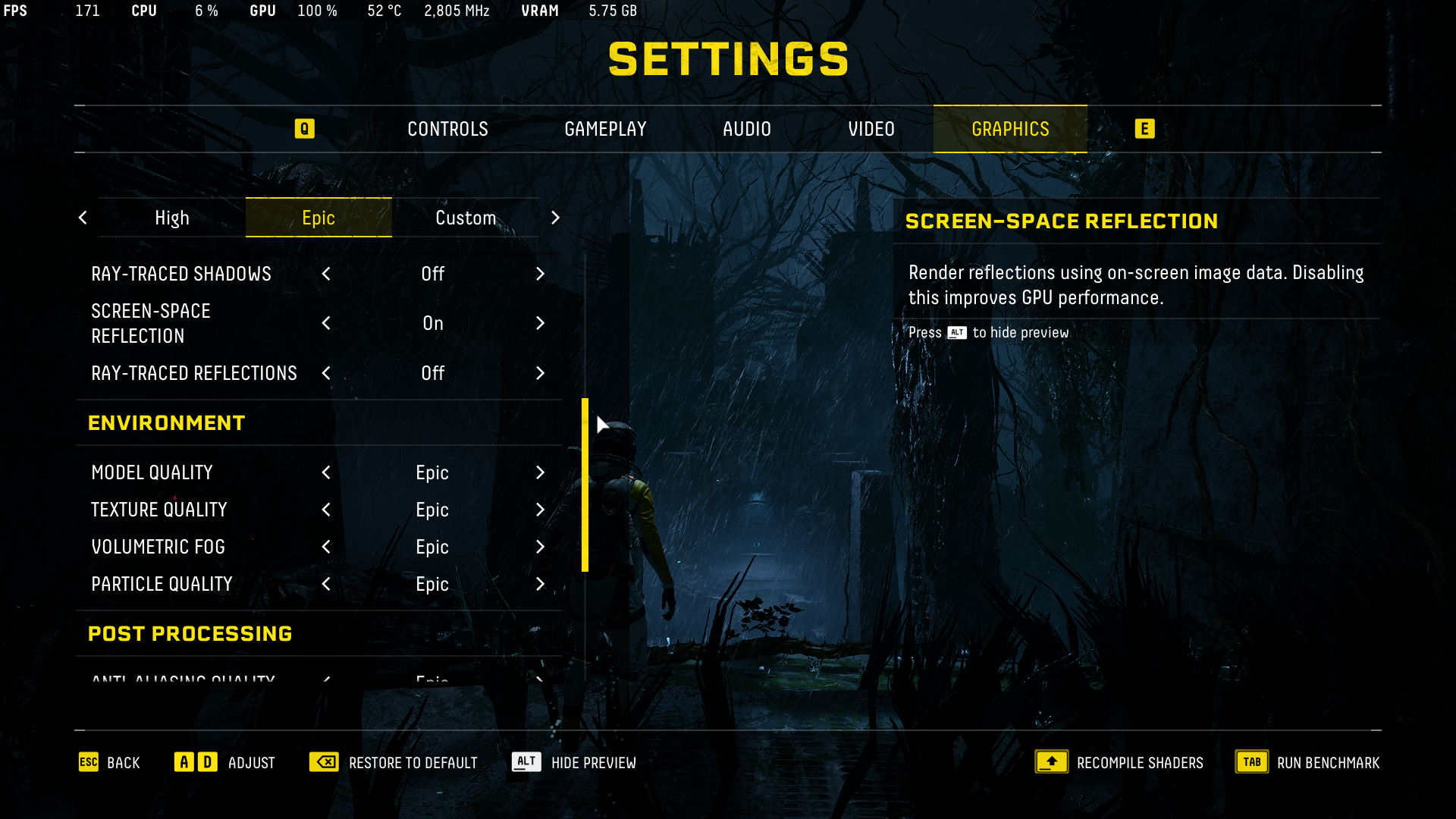This screenshot has height=819, width=1456.
Task: Lower Model Quality with left arrow
Action: (x=326, y=472)
